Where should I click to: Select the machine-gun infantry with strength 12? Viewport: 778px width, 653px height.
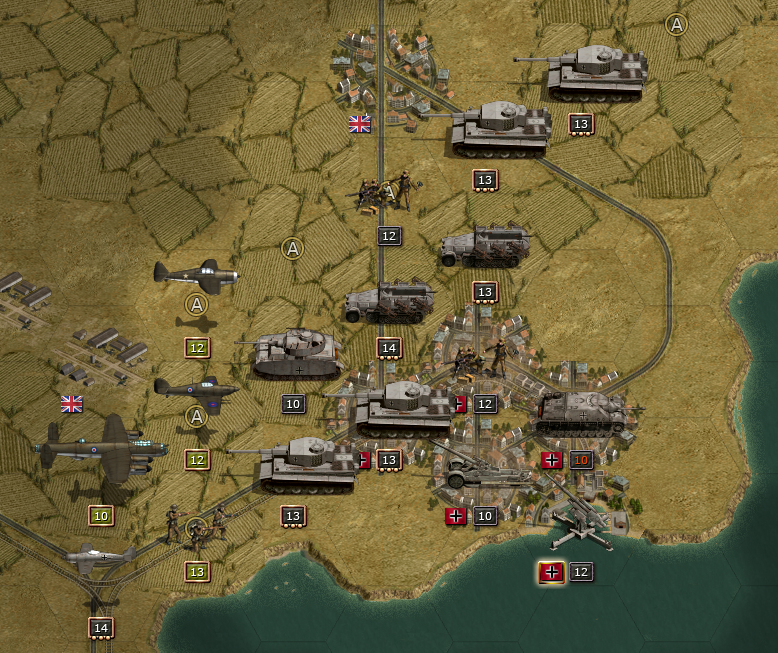386,191
